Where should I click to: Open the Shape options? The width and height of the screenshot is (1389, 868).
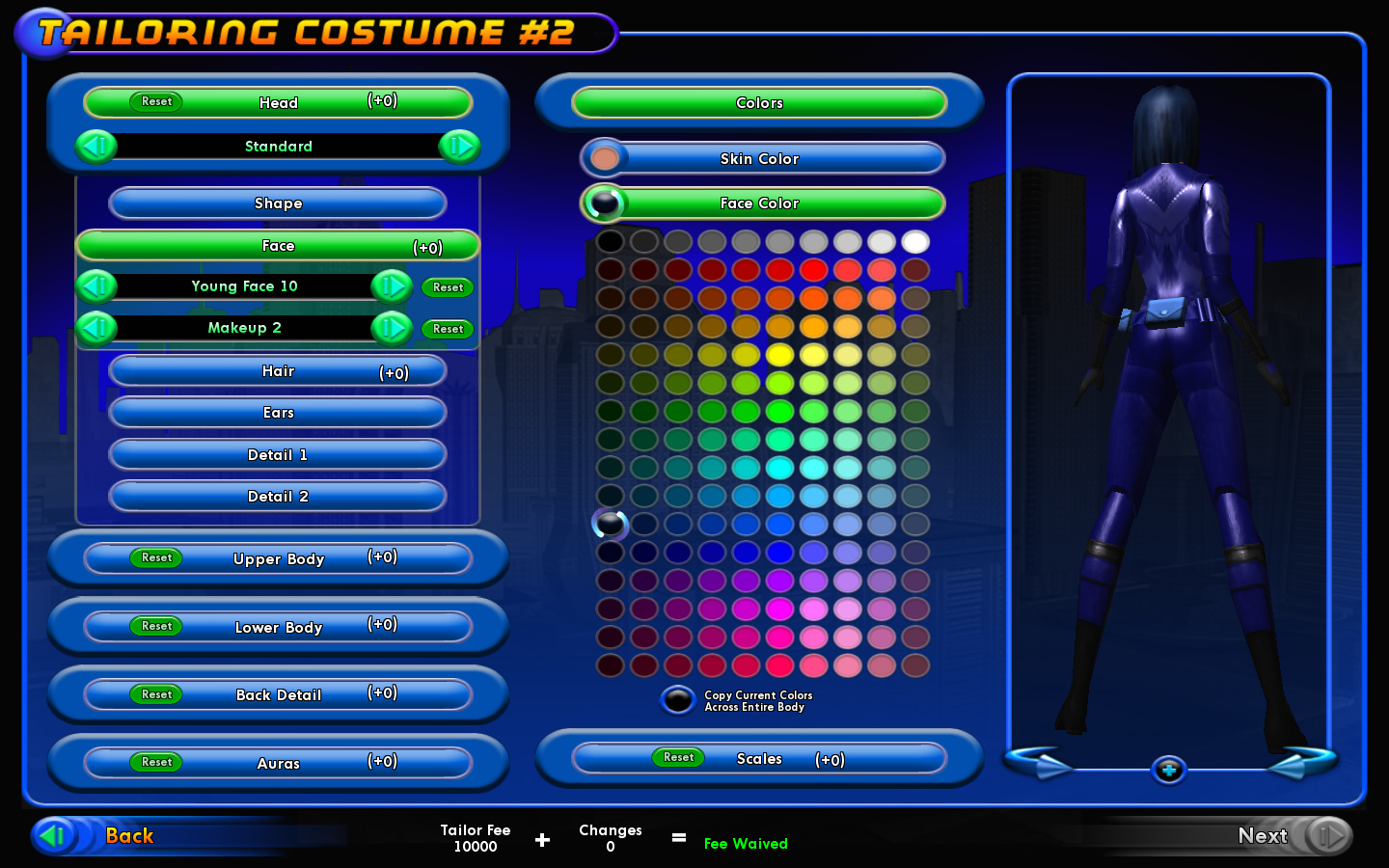click(x=278, y=203)
